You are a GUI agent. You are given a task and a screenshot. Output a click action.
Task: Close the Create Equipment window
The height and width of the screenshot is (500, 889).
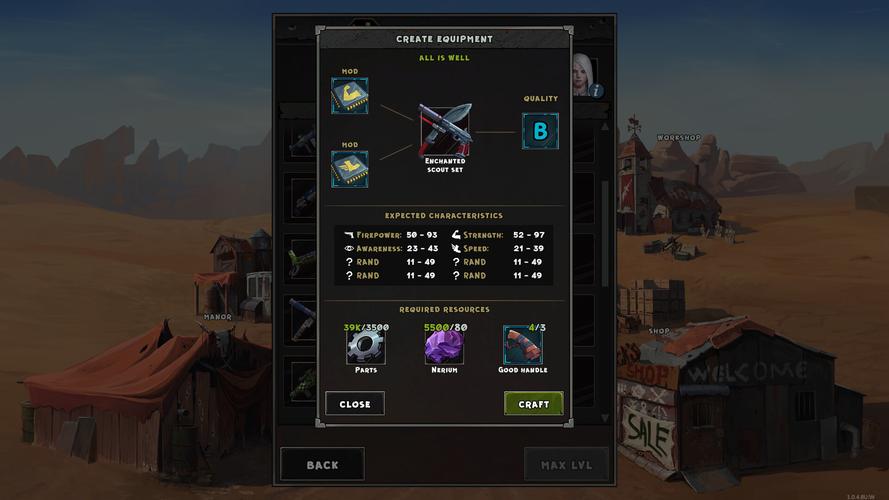354,404
